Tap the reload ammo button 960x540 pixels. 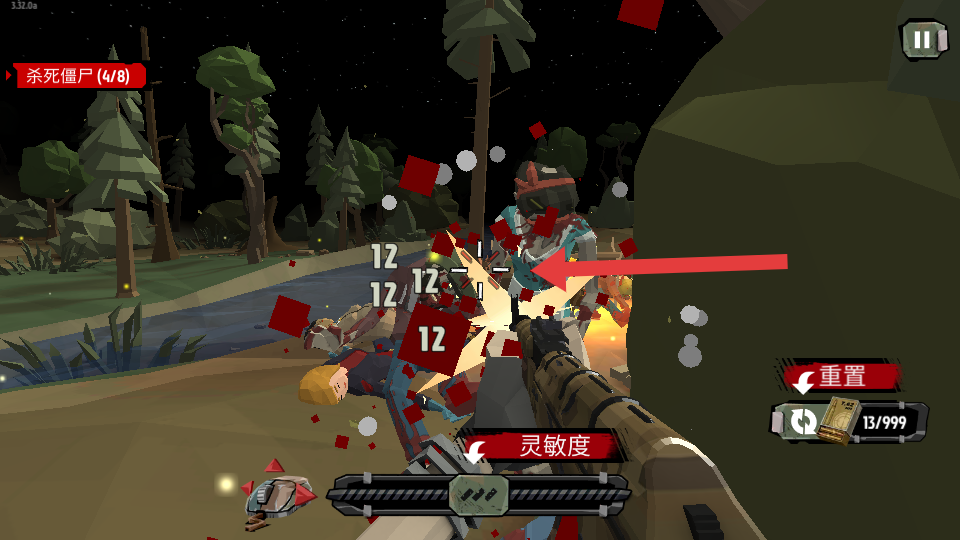click(803, 421)
